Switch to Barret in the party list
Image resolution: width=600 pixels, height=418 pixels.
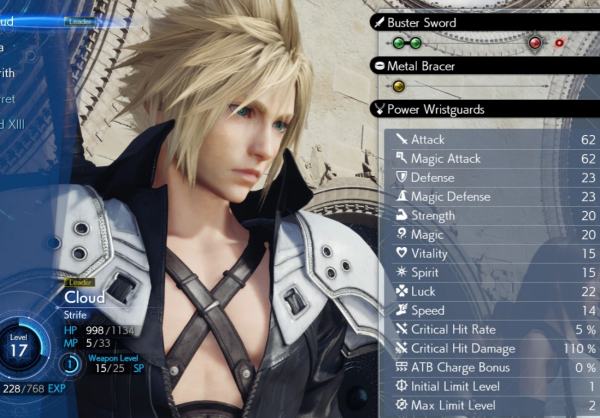point(12,98)
